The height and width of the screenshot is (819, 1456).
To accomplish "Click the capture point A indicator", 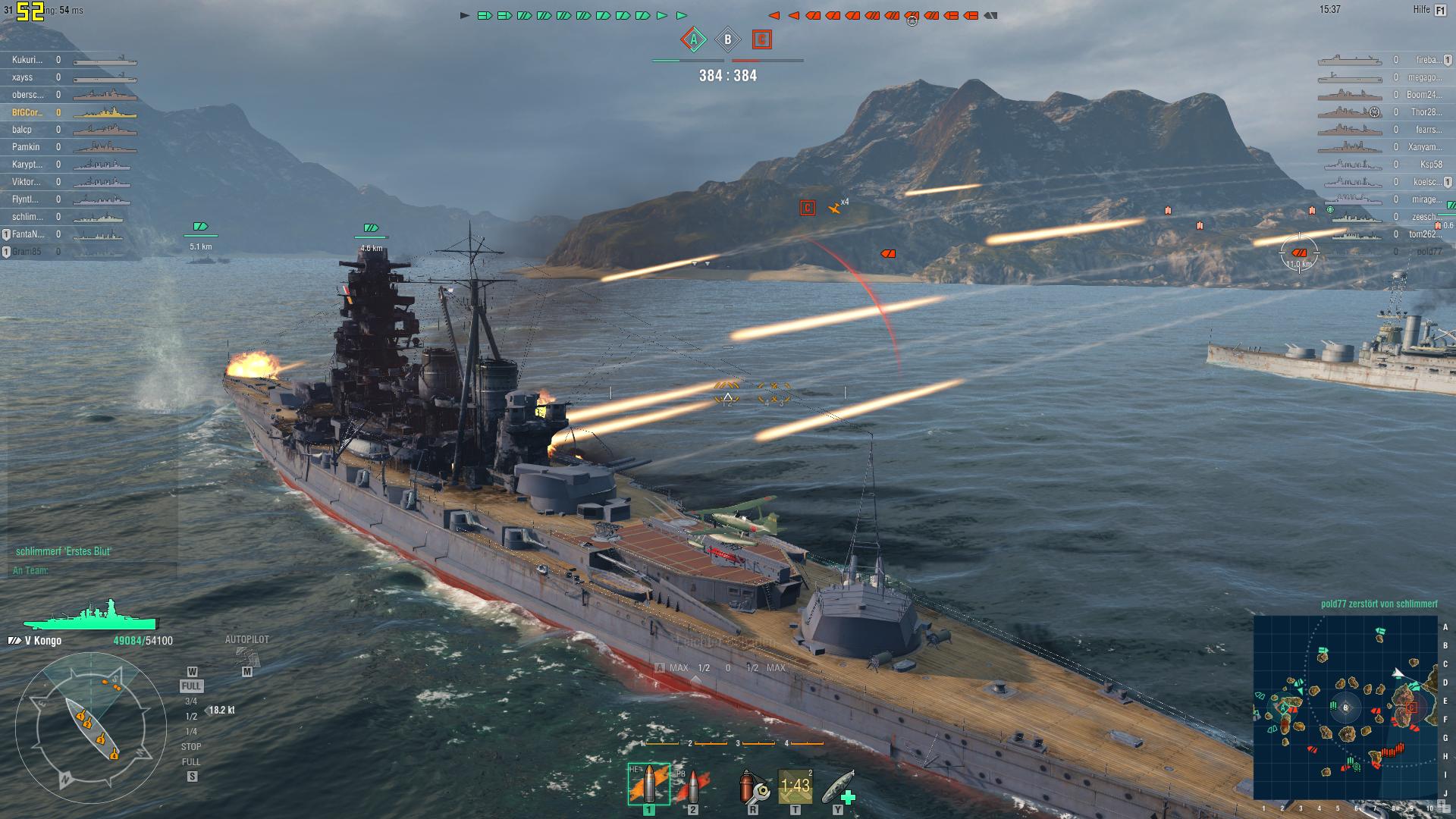I will pyautogui.click(x=693, y=39).
